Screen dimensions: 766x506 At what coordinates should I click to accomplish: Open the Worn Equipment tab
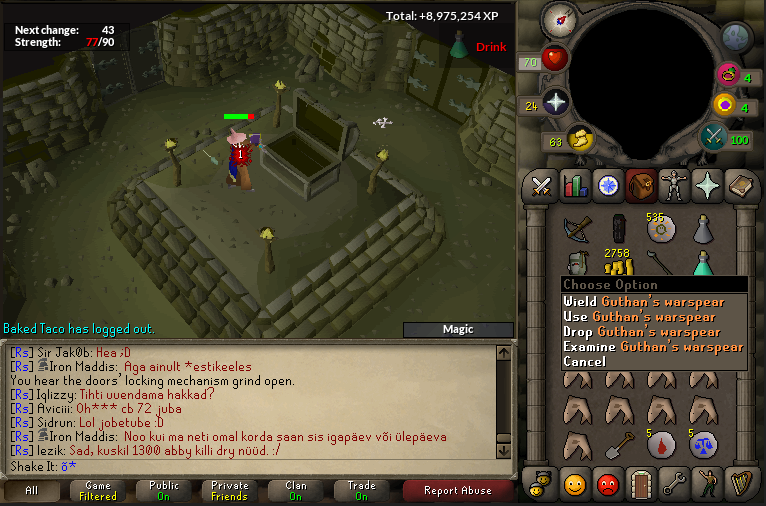[x=673, y=185]
